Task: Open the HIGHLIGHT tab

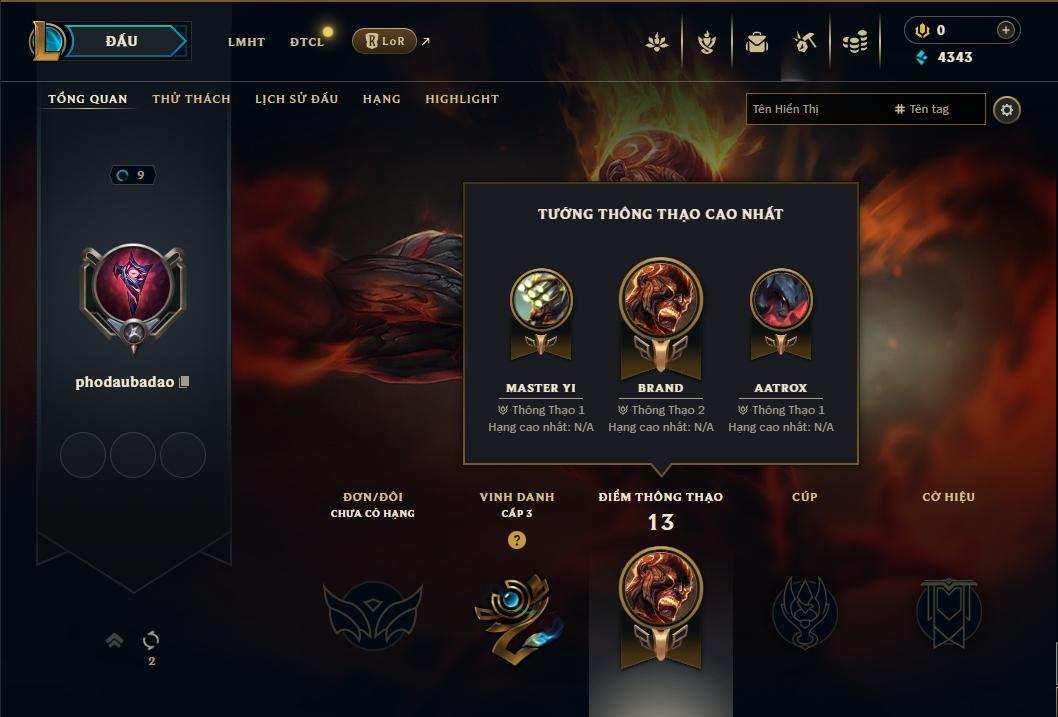Action: click(462, 99)
